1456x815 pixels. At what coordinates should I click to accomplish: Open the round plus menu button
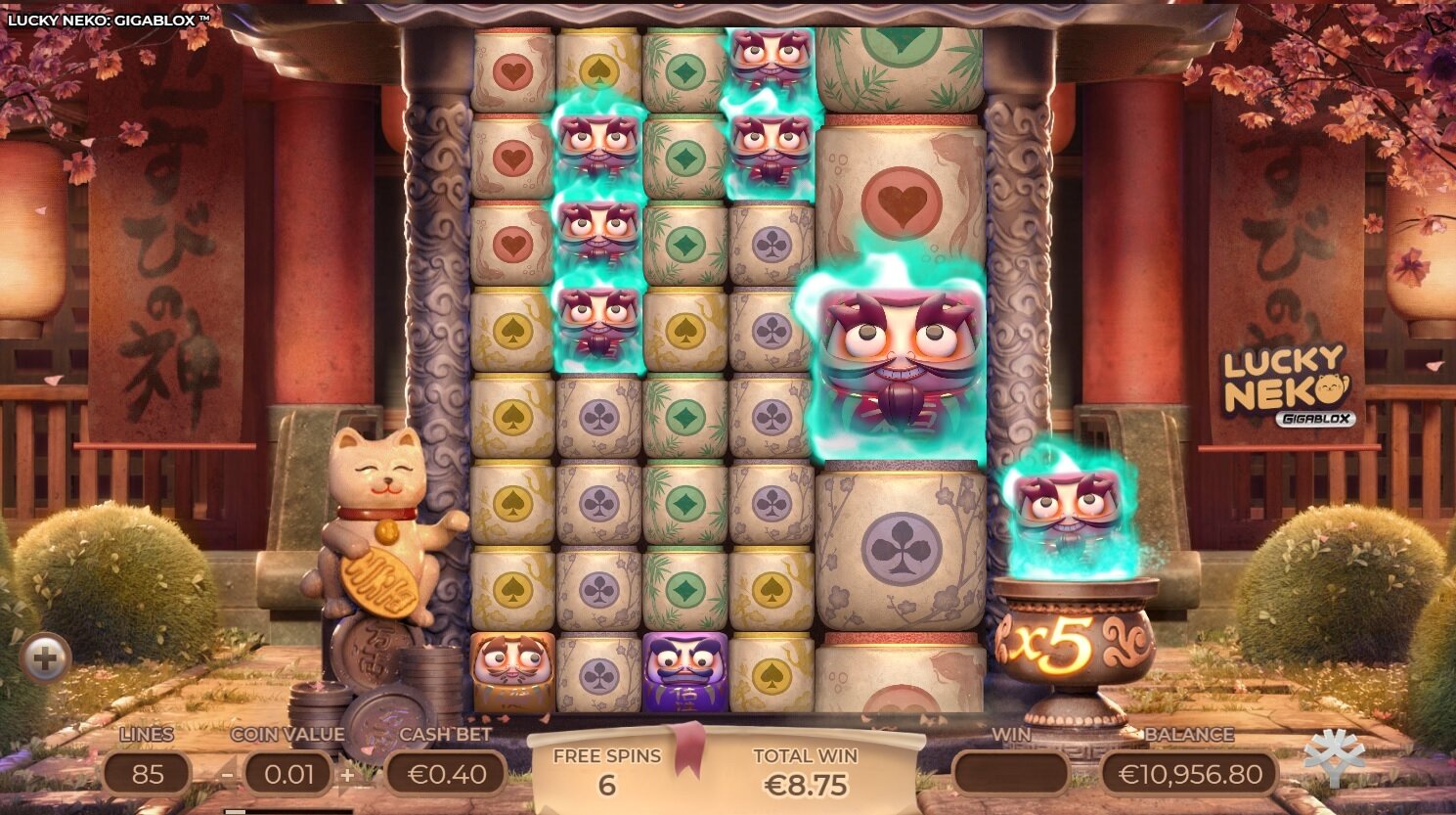coord(45,658)
